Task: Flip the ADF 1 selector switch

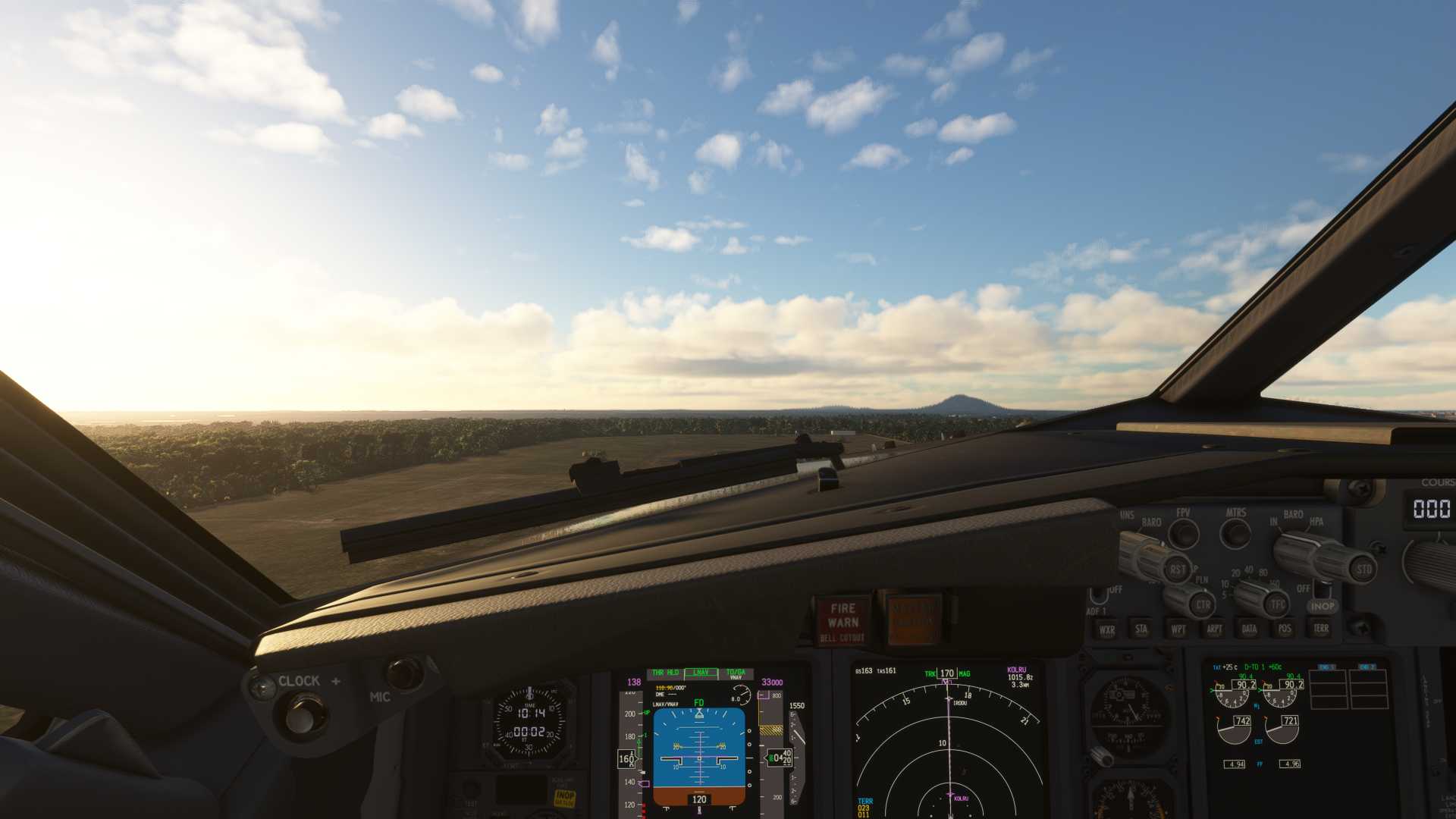Action: pyautogui.click(x=1098, y=596)
